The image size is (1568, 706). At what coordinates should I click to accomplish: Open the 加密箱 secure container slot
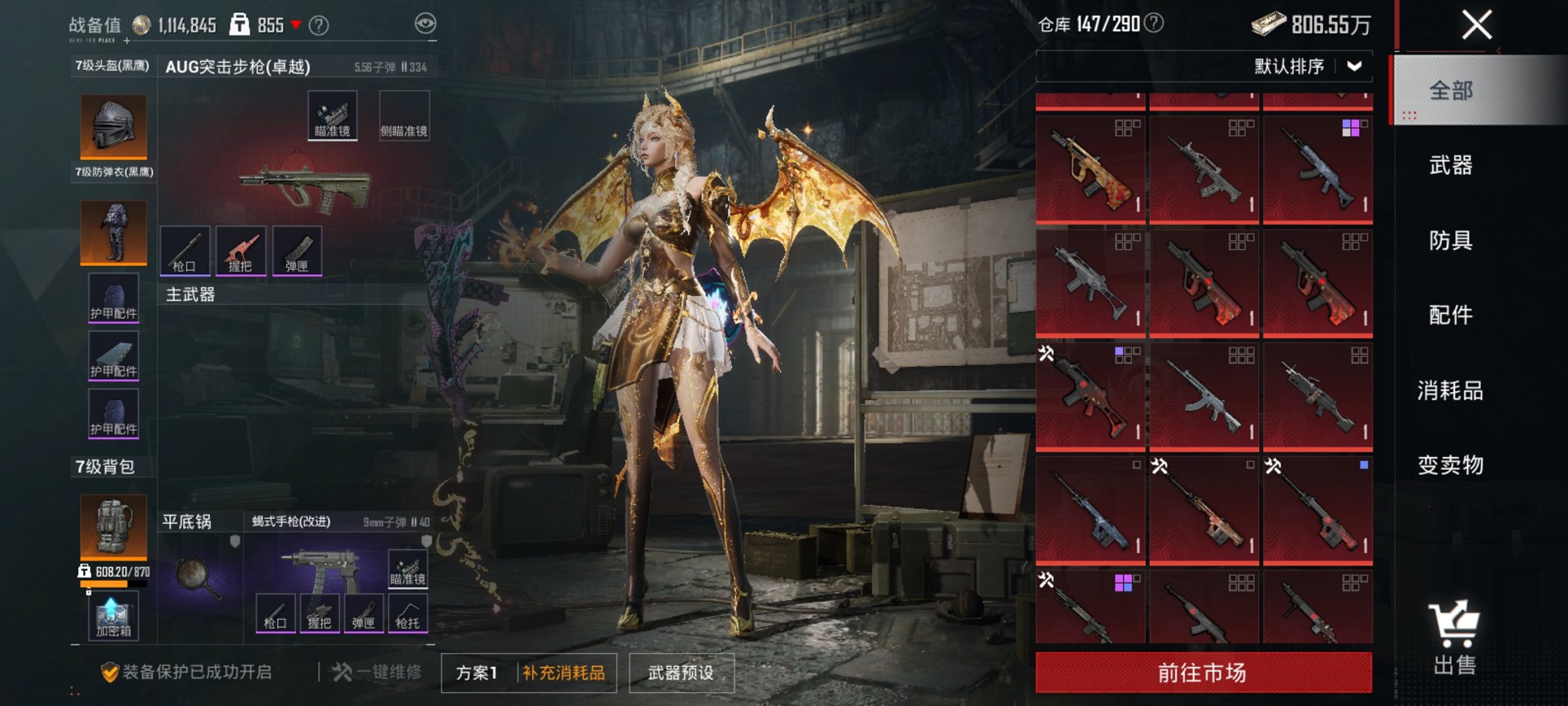(113, 617)
